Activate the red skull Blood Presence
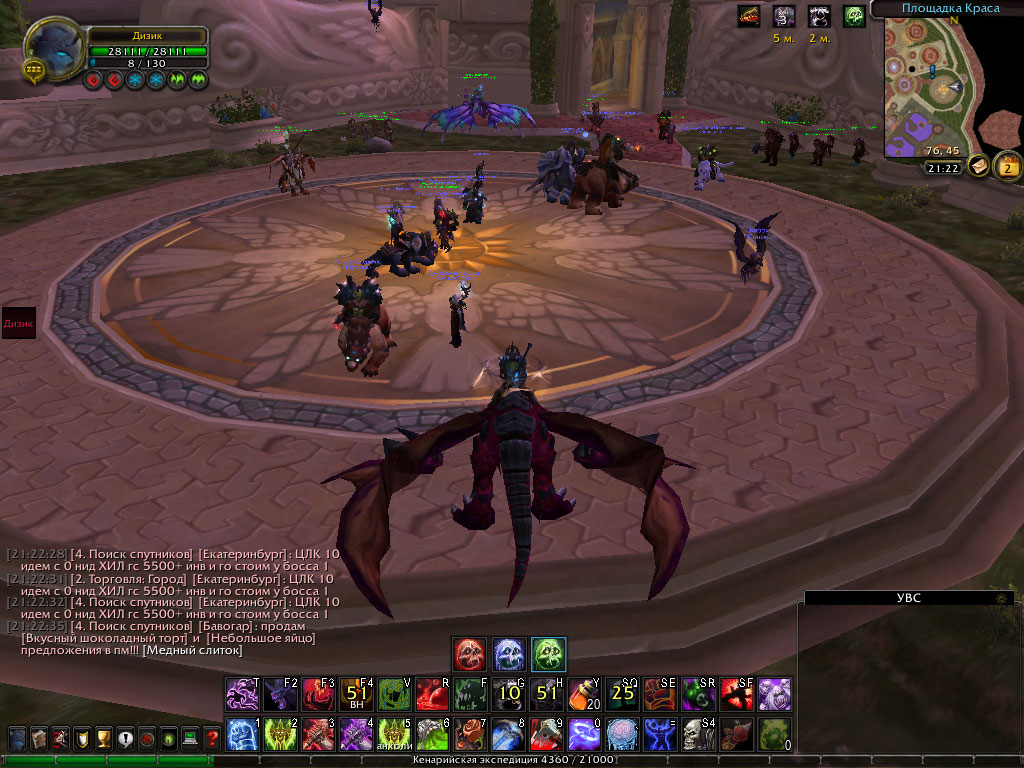 tap(470, 654)
